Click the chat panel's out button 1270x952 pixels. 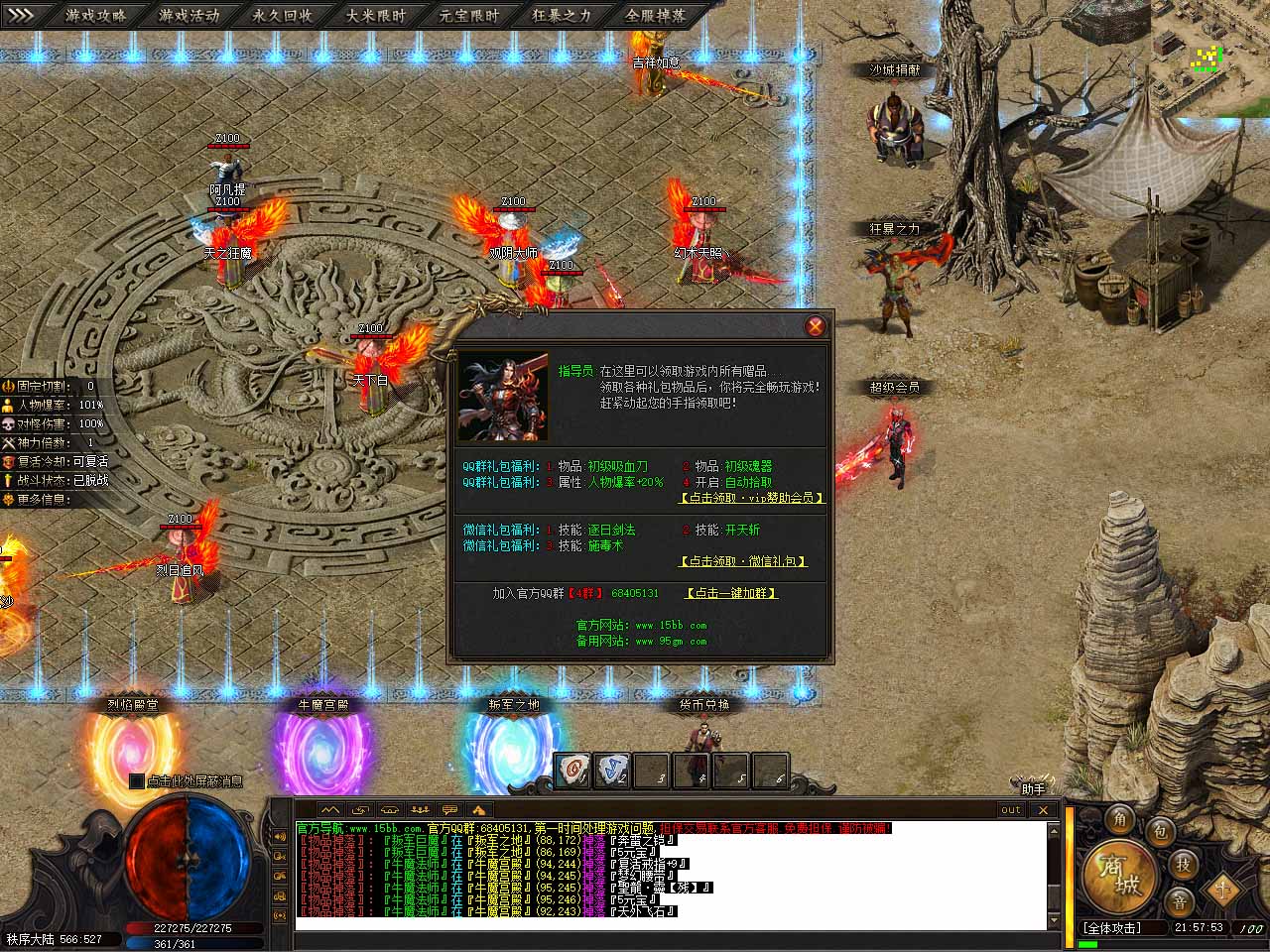click(x=1010, y=810)
